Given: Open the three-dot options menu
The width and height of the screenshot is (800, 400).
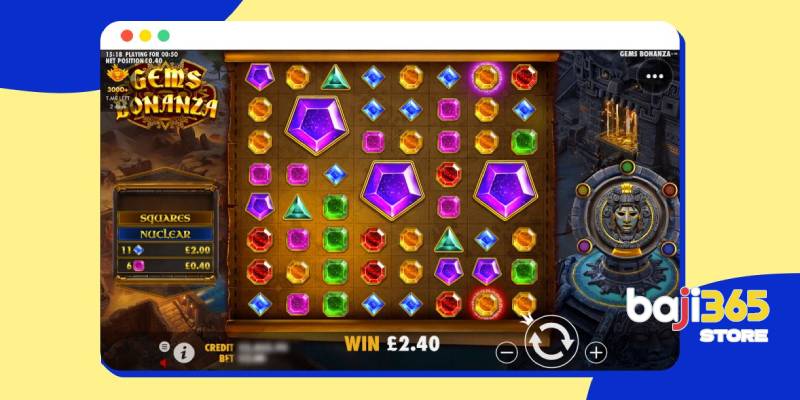Looking at the screenshot, I should 655,74.
